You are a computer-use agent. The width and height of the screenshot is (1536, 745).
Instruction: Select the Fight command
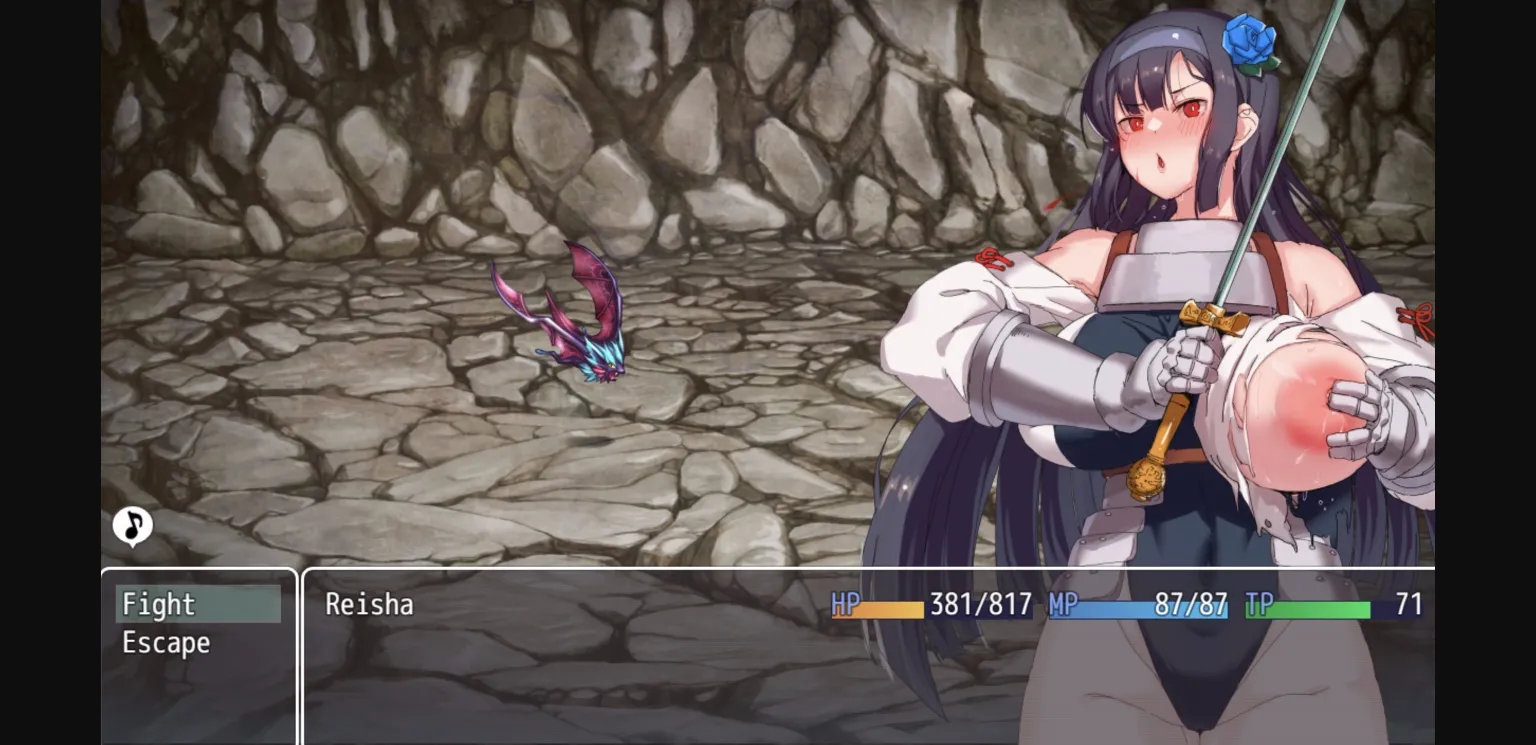[157, 604]
